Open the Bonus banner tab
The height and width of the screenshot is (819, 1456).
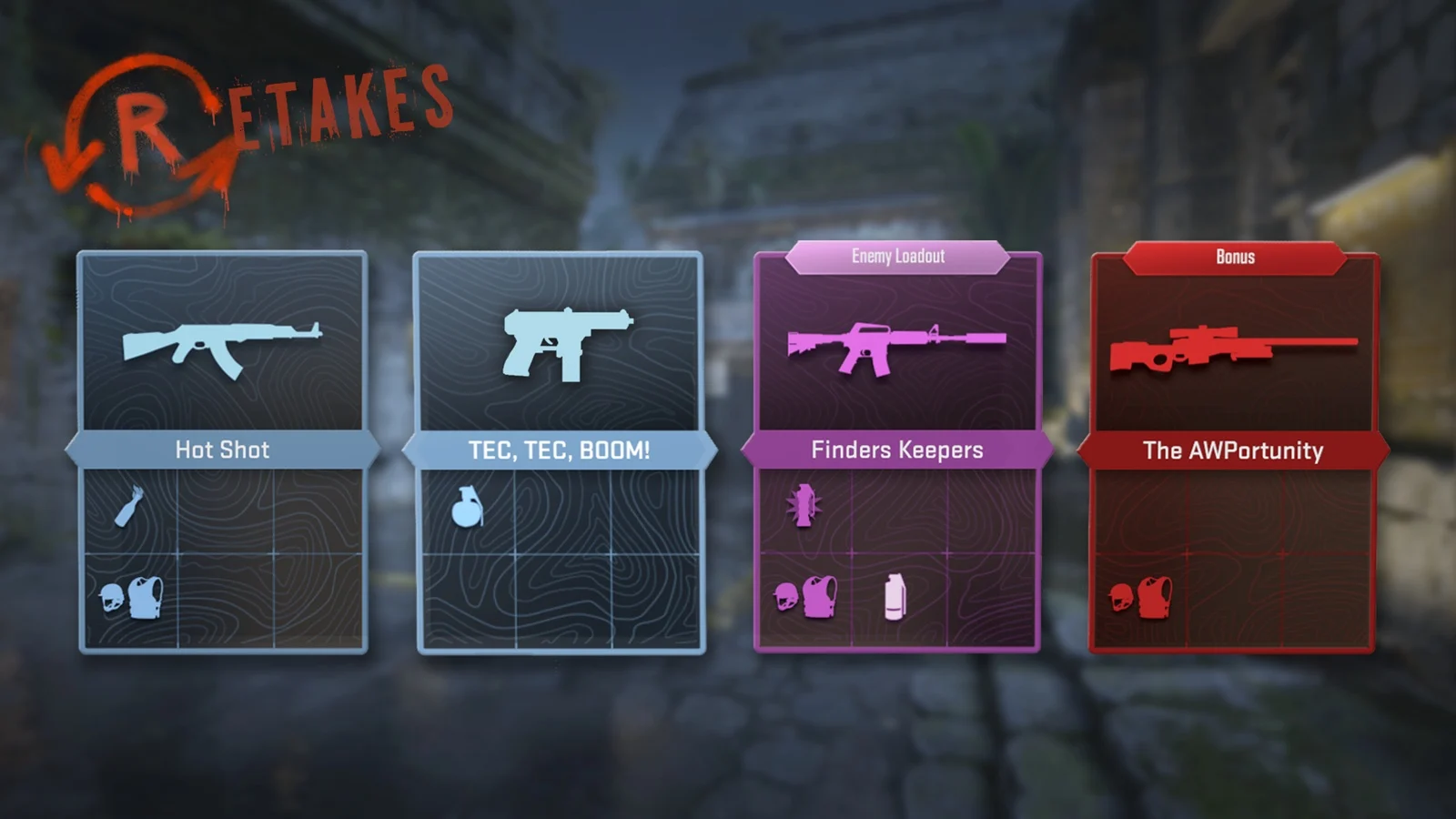[1234, 257]
